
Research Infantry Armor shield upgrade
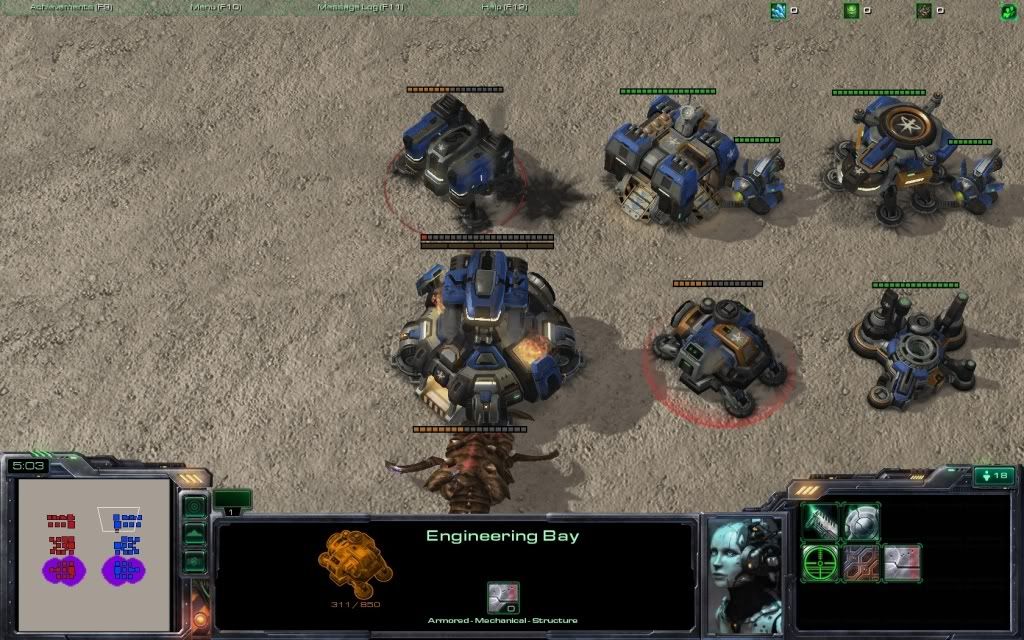(861, 521)
